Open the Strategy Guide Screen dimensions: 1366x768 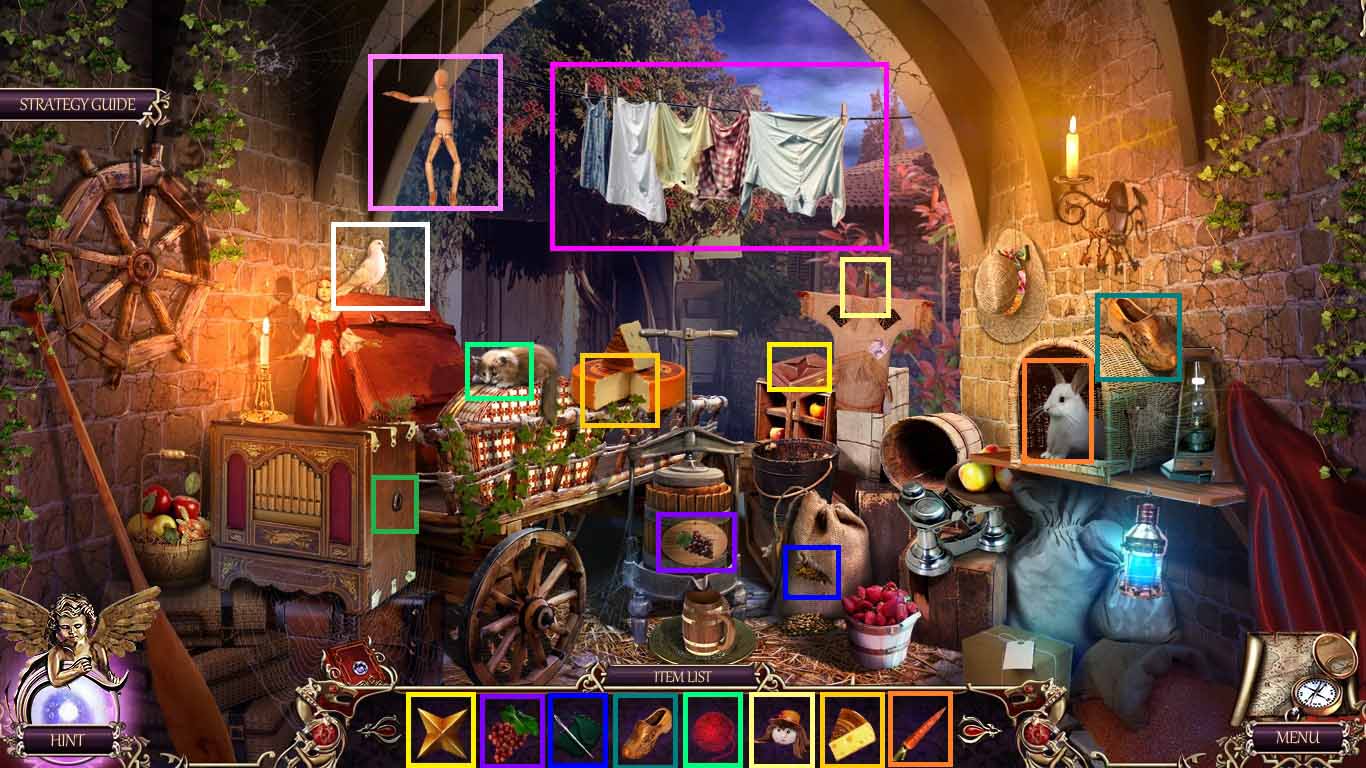click(x=75, y=103)
